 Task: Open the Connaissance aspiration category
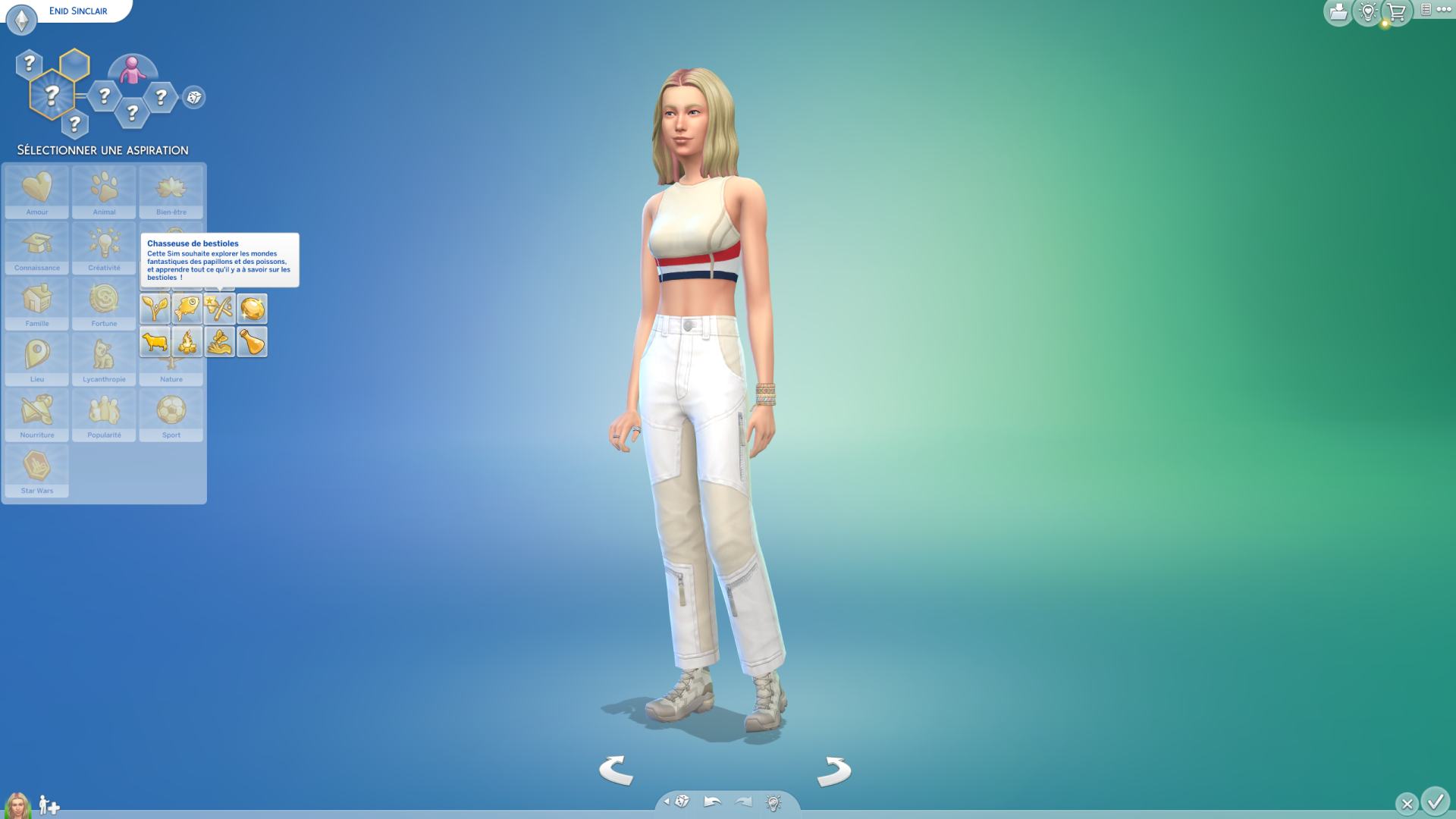click(x=36, y=248)
